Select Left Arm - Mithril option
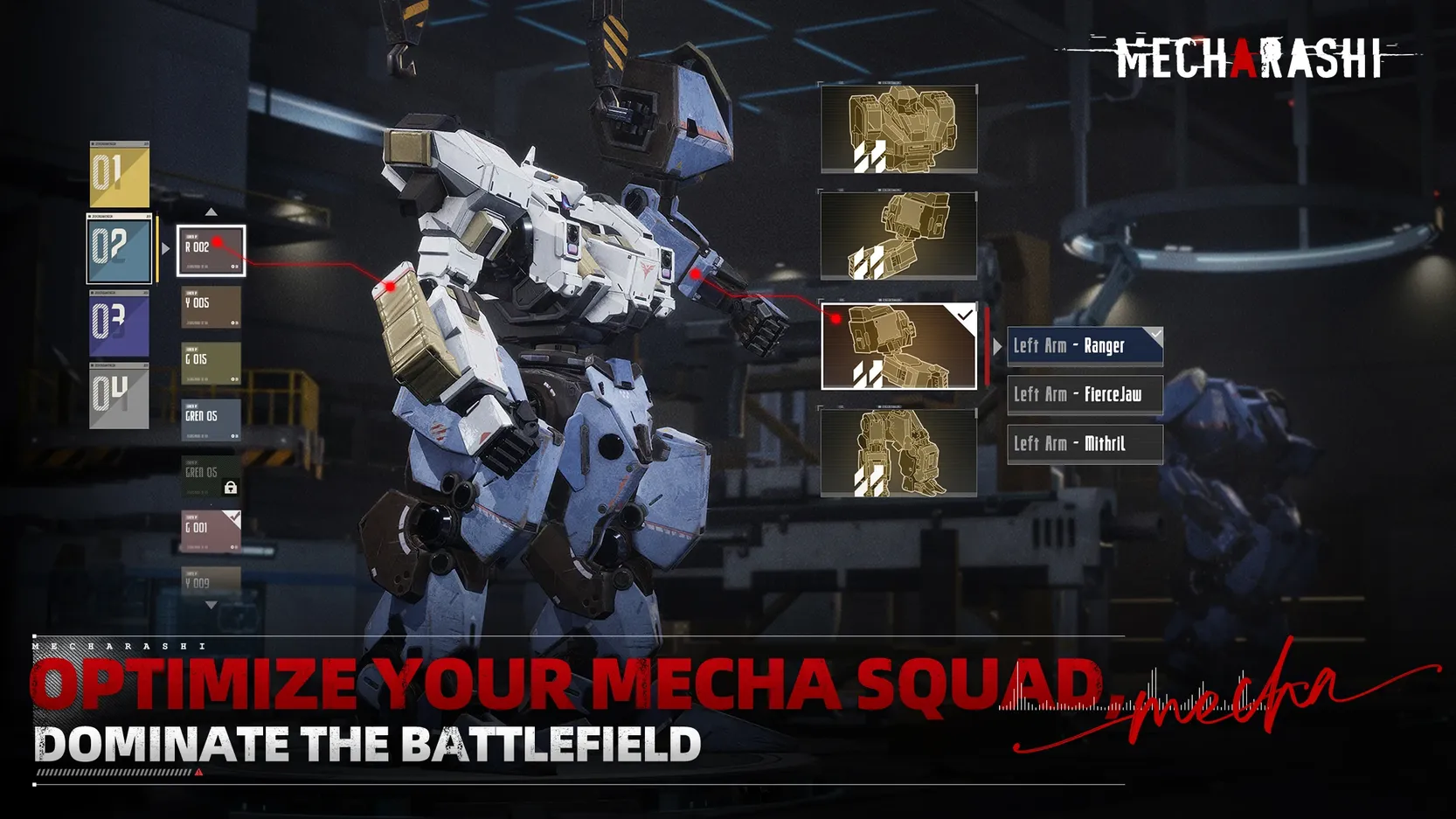Image resolution: width=1456 pixels, height=819 pixels. 1085,444
